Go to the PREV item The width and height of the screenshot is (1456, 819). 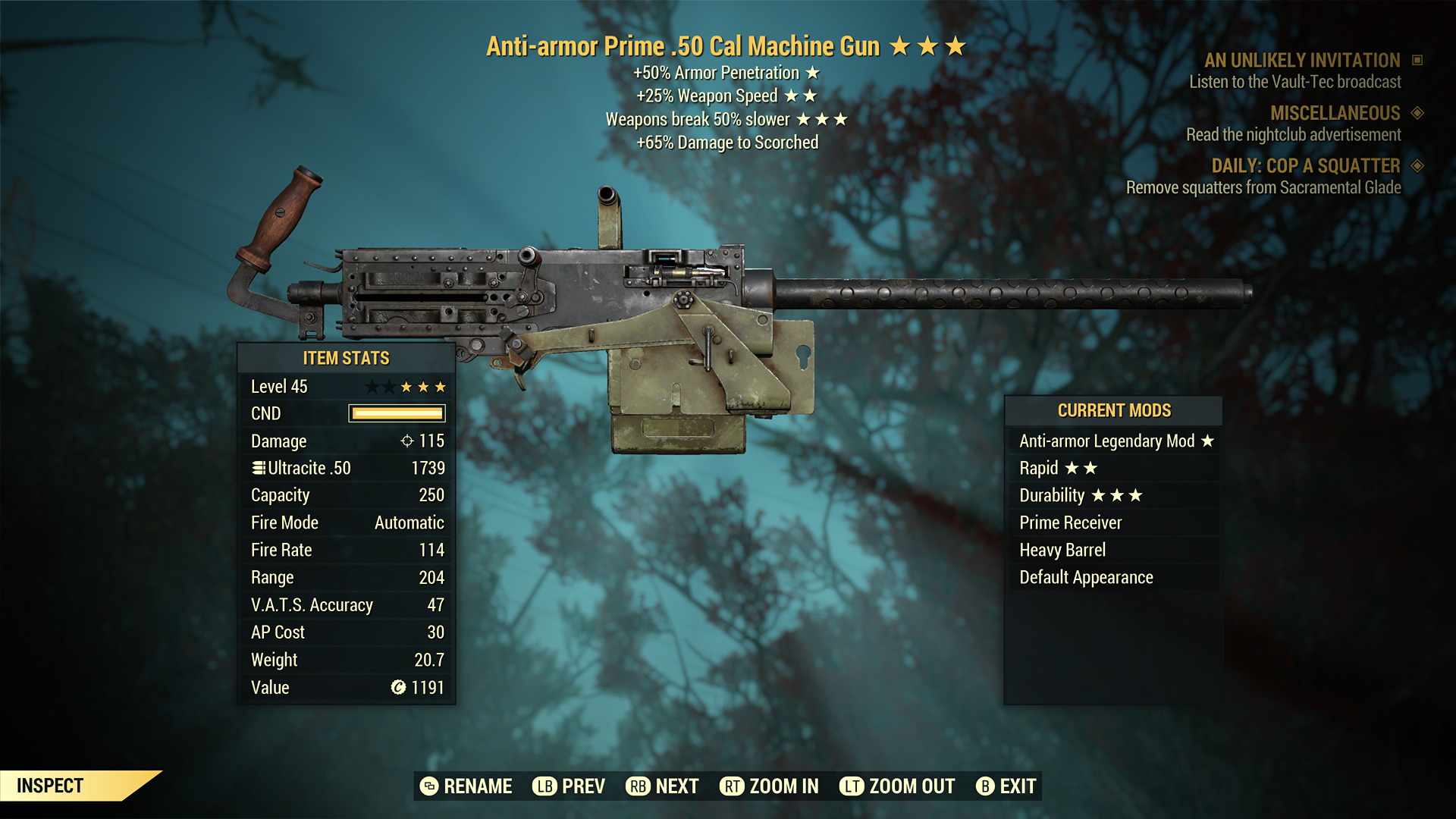tap(569, 786)
